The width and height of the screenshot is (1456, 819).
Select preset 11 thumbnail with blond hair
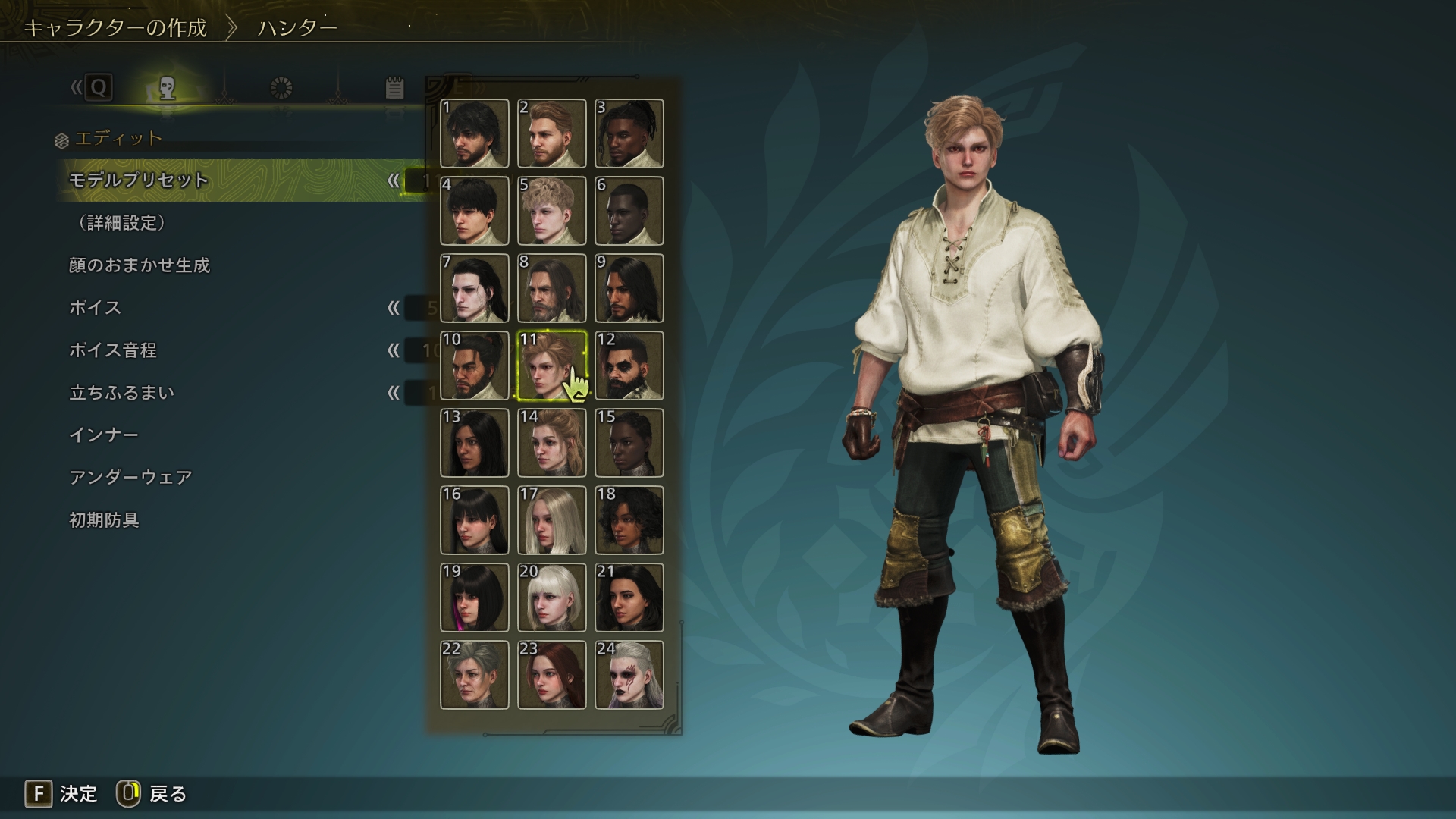tap(552, 366)
